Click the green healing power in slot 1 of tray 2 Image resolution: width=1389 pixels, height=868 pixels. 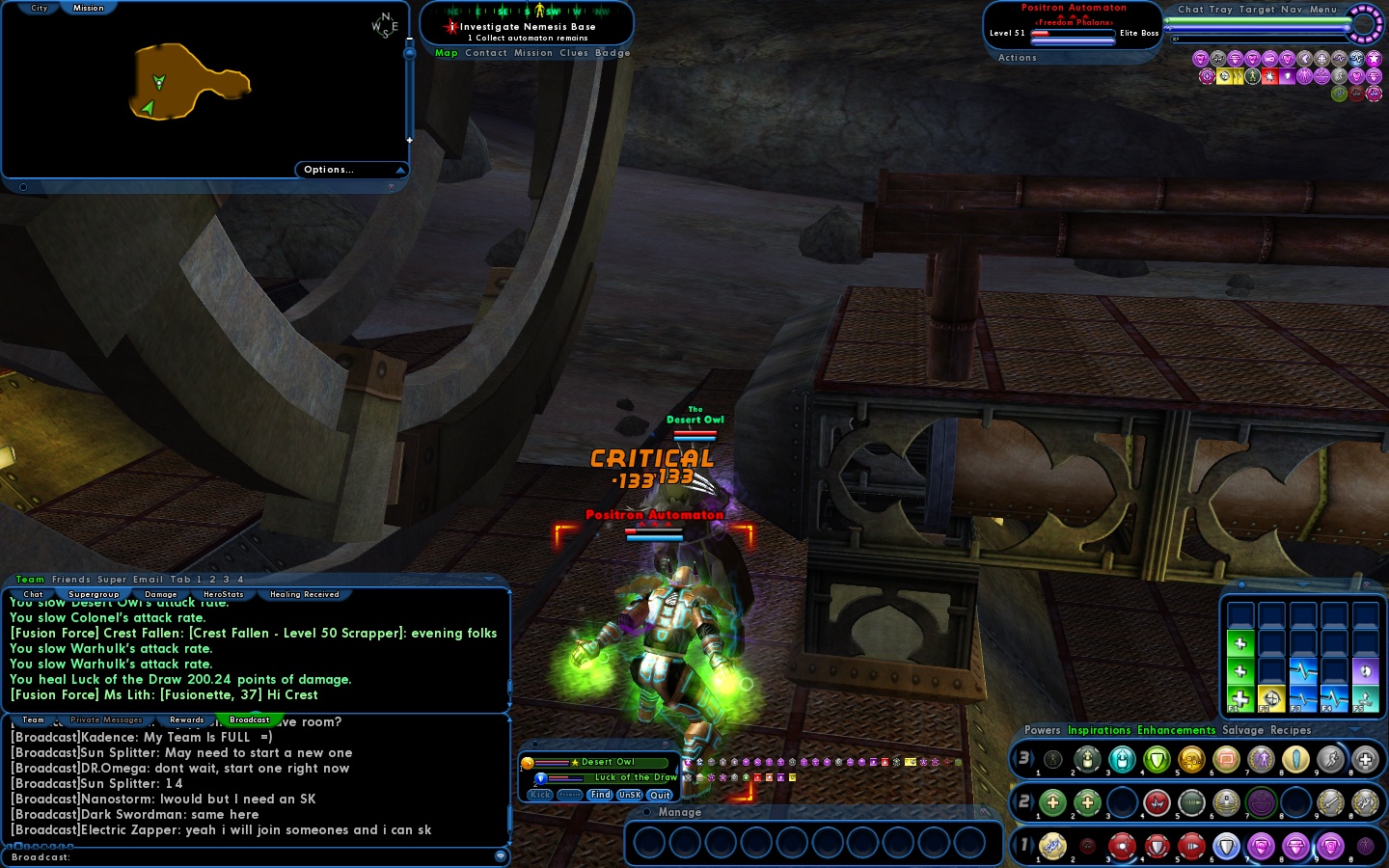1051,802
